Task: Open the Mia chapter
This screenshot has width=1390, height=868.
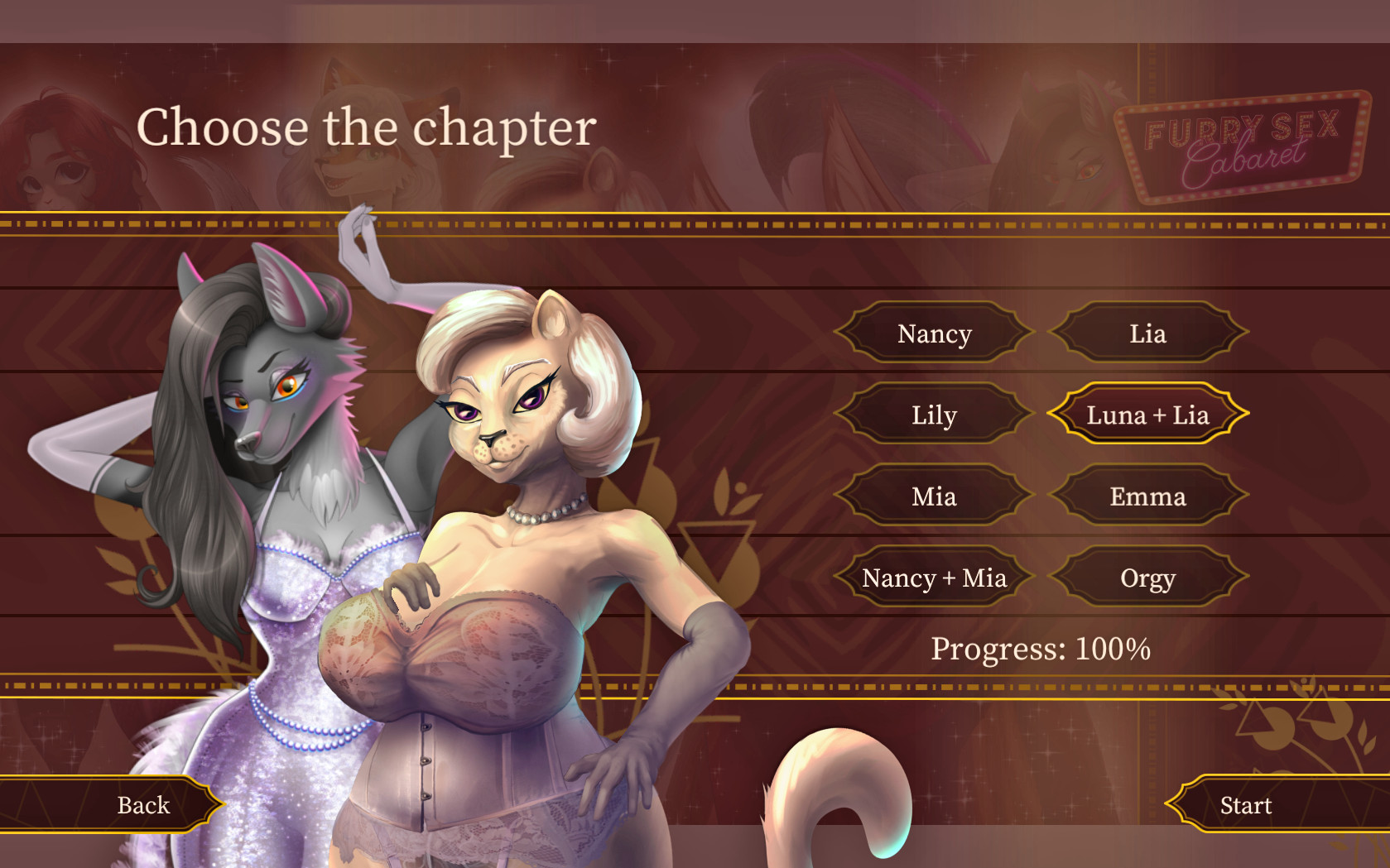Action: tap(934, 496)
